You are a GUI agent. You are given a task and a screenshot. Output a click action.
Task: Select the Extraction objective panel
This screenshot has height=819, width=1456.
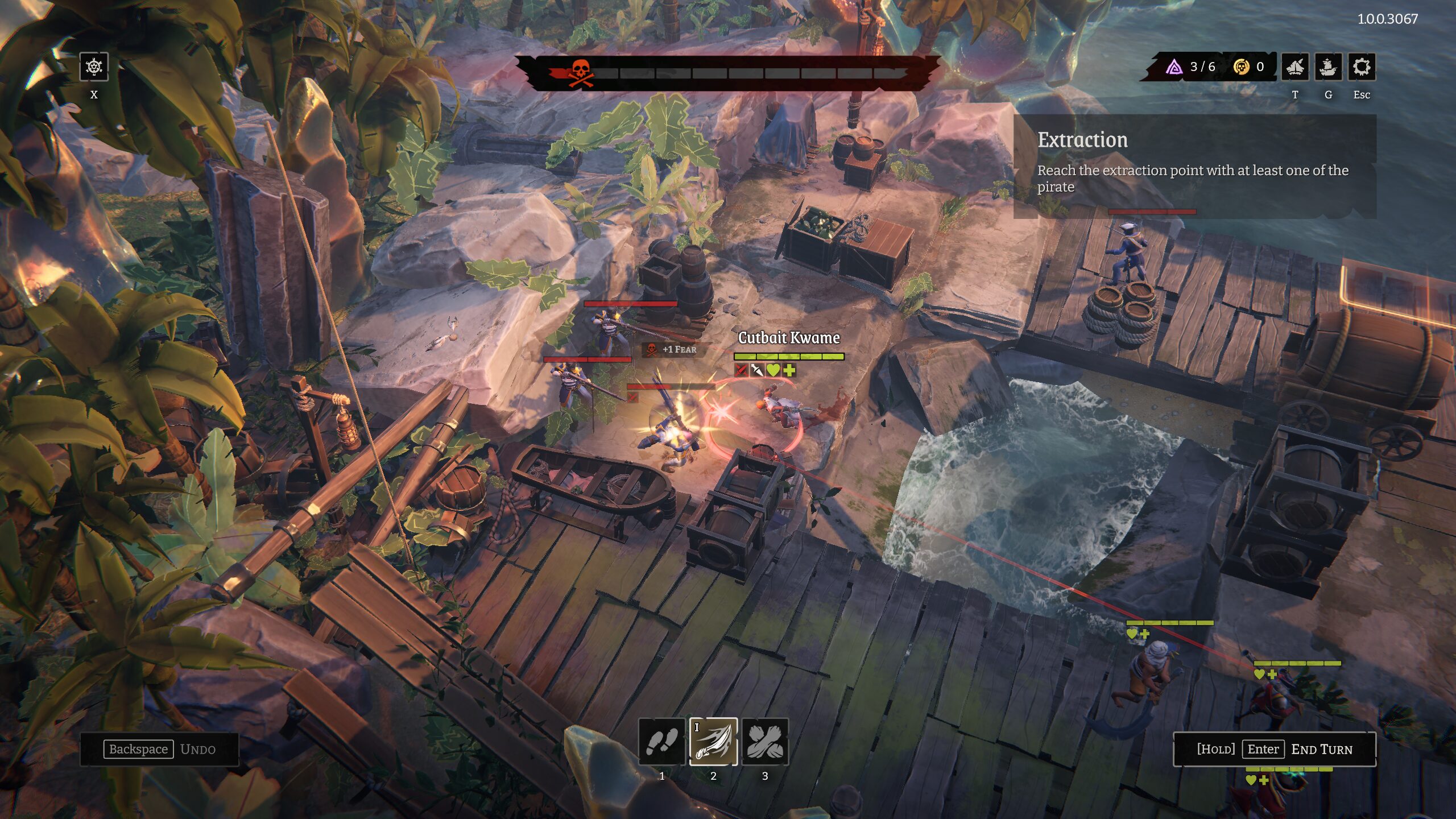(x=1194, y=165)
